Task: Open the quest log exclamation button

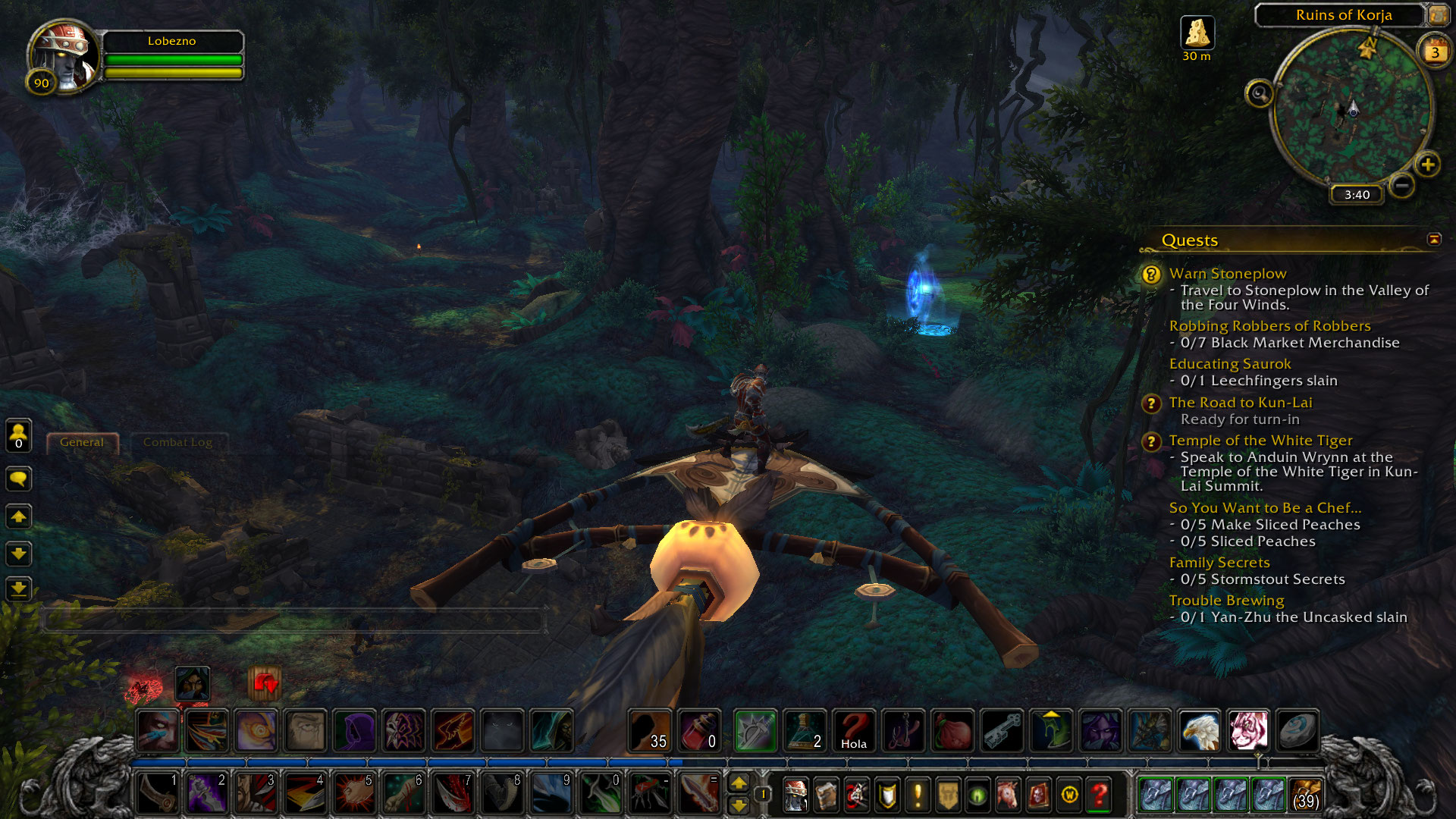Action: pos(918,795)
